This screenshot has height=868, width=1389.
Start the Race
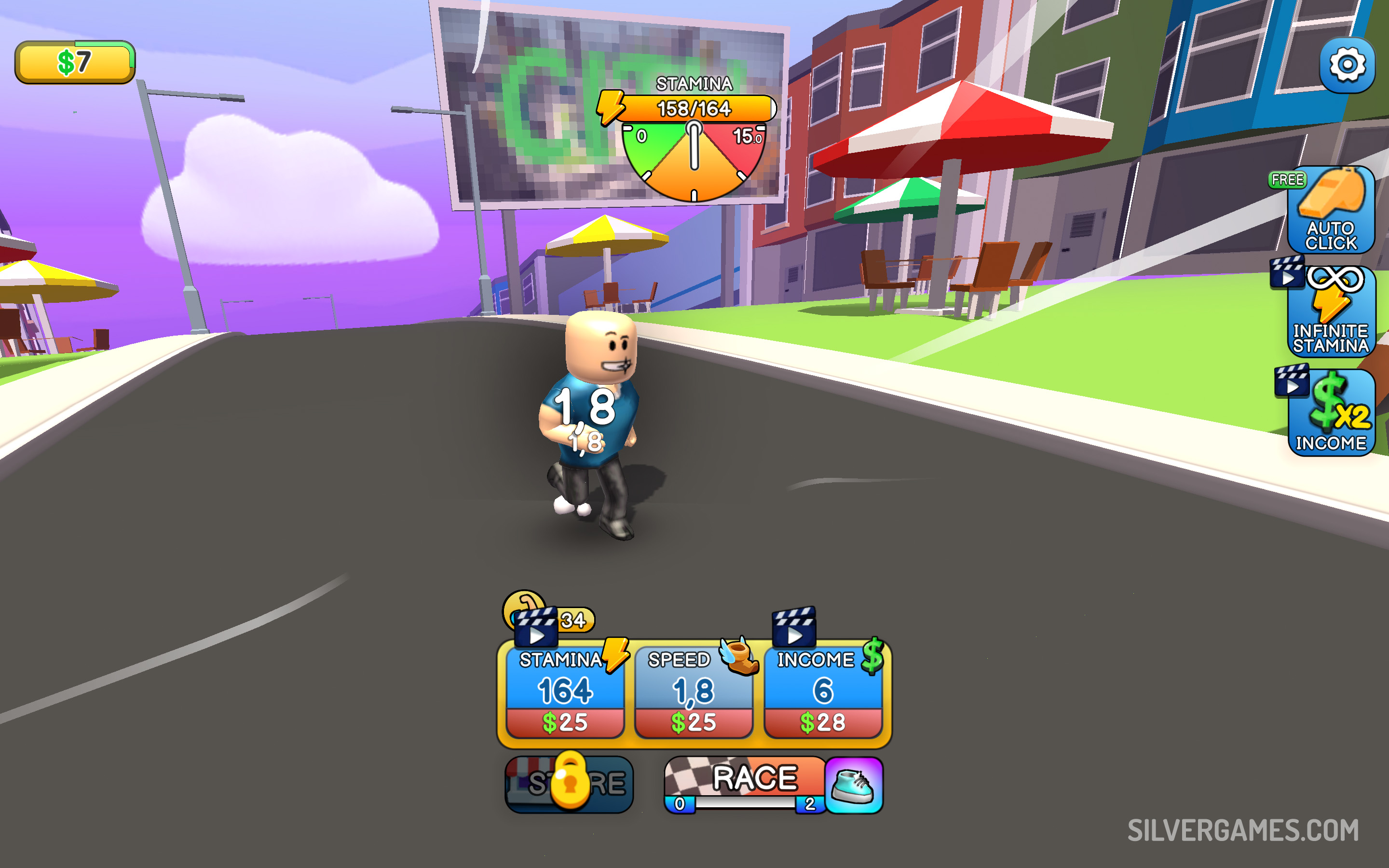pos(746,782)
